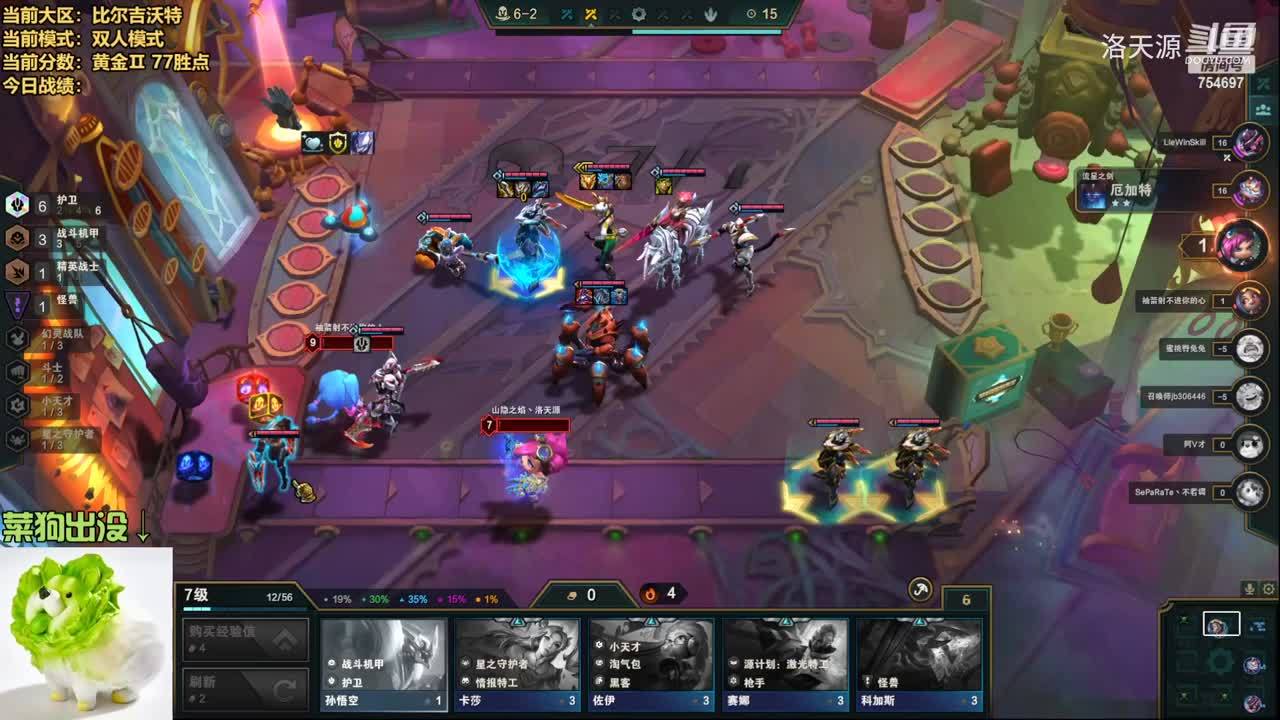Buy the 赛娜 champion card
Viewport: 1280px width, 720px height.
pos(785,663)
